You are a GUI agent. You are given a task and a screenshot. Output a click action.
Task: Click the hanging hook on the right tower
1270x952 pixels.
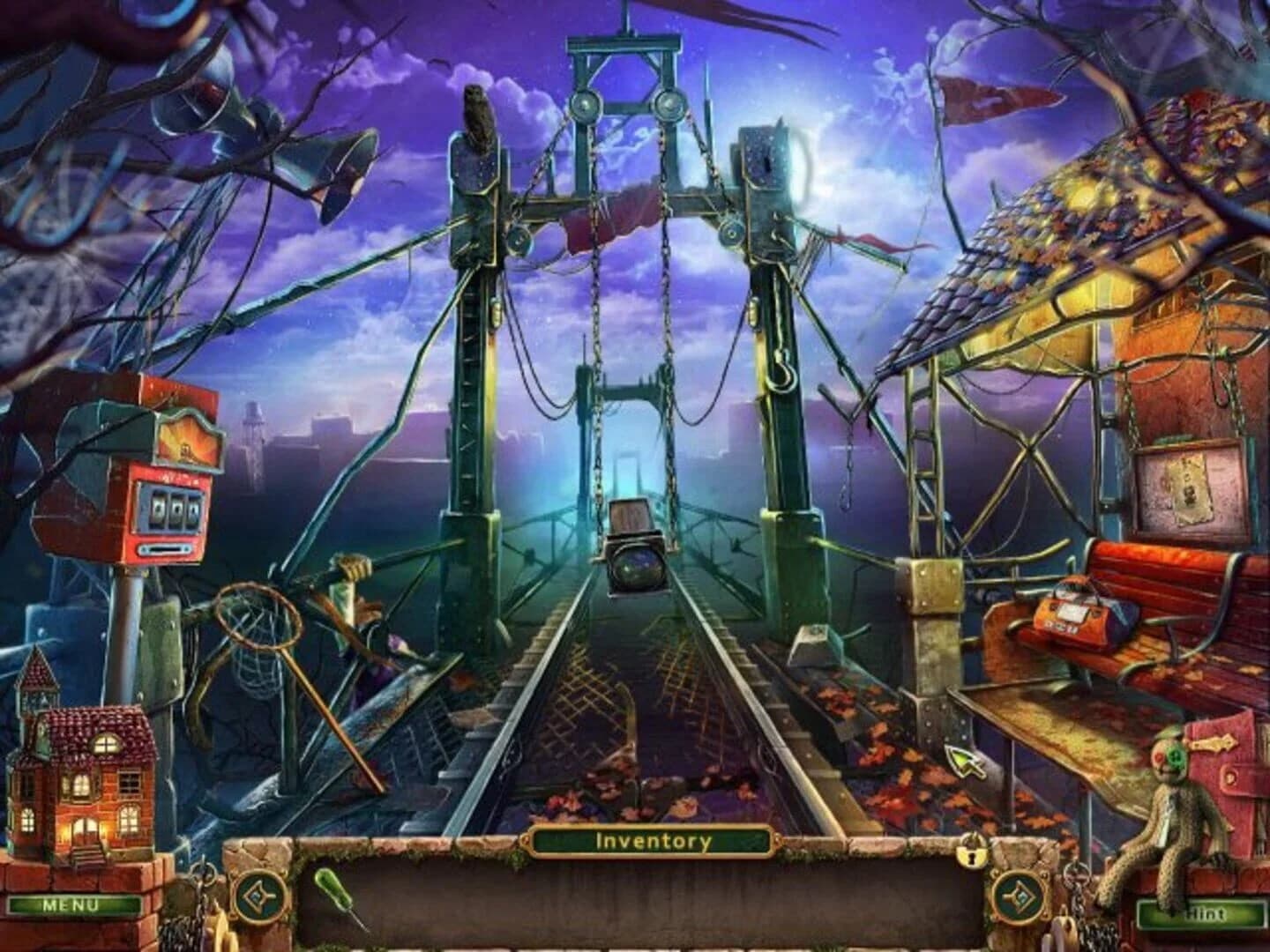pyautogui.click(x=780, y=370)
